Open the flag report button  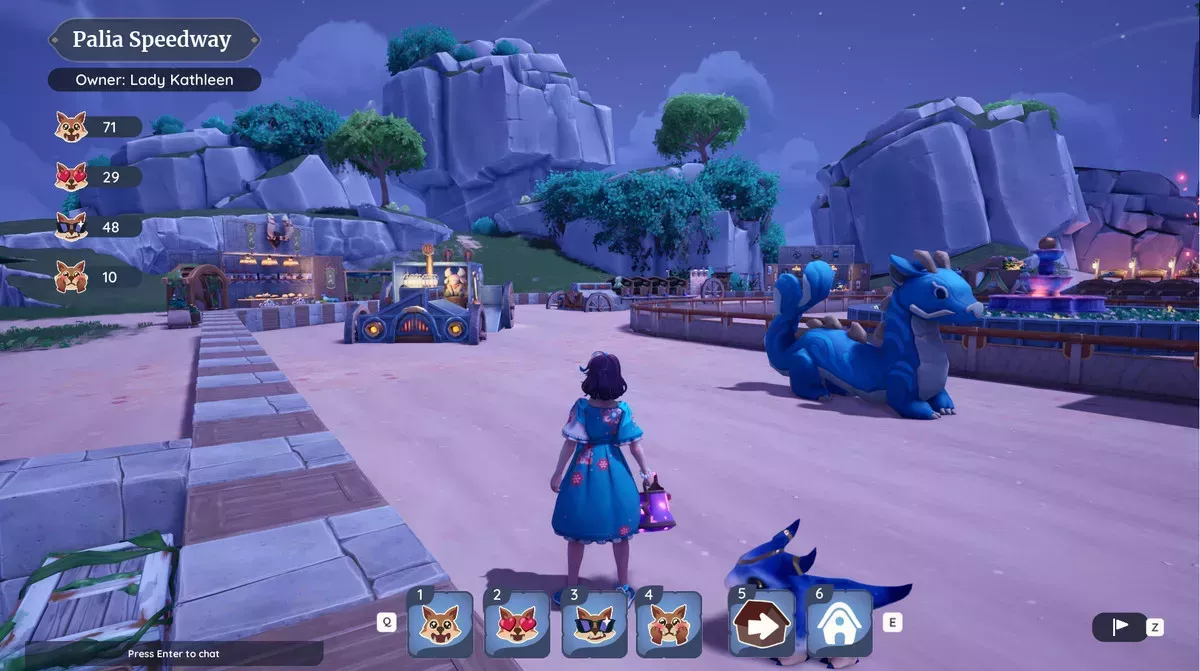pos(1120,627)
